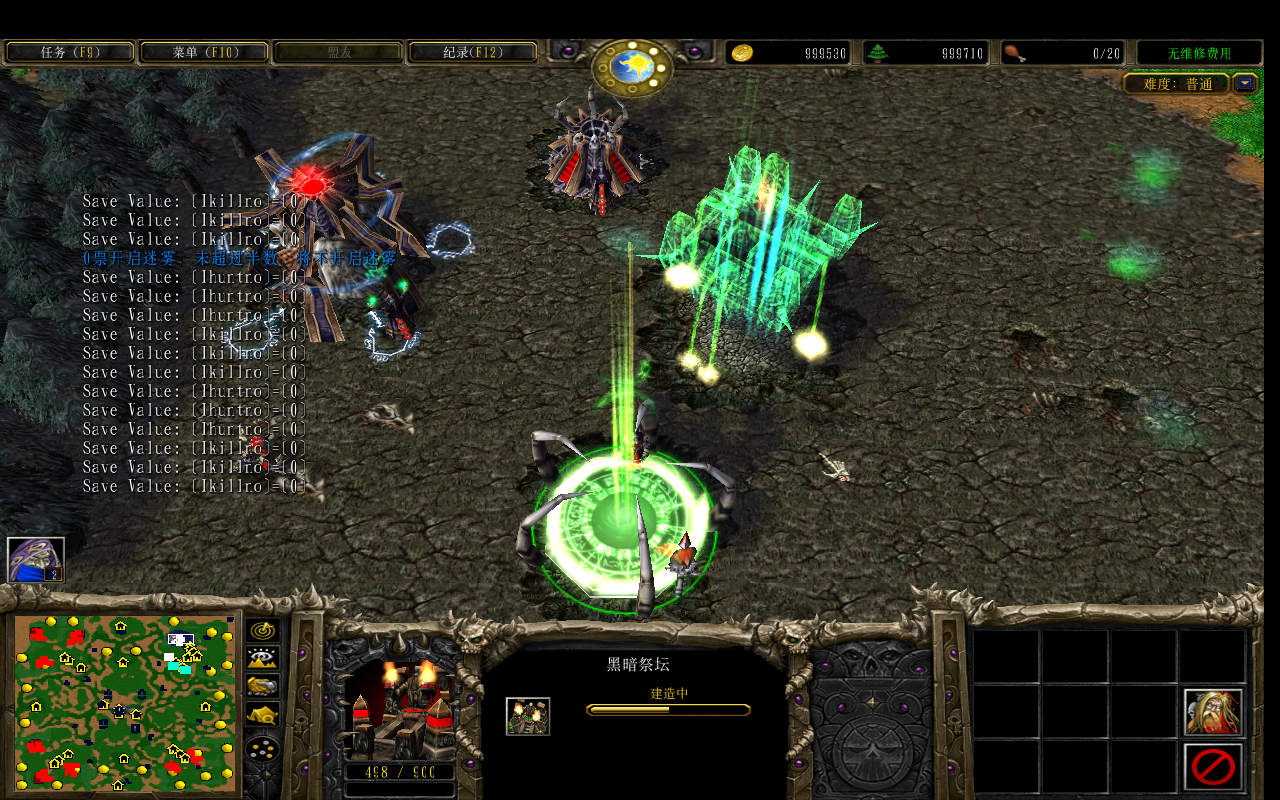Viewport: 1280px width, 800px height.
Task: Select the hero portrait icon above the minimap
Action: click(36, 560)
